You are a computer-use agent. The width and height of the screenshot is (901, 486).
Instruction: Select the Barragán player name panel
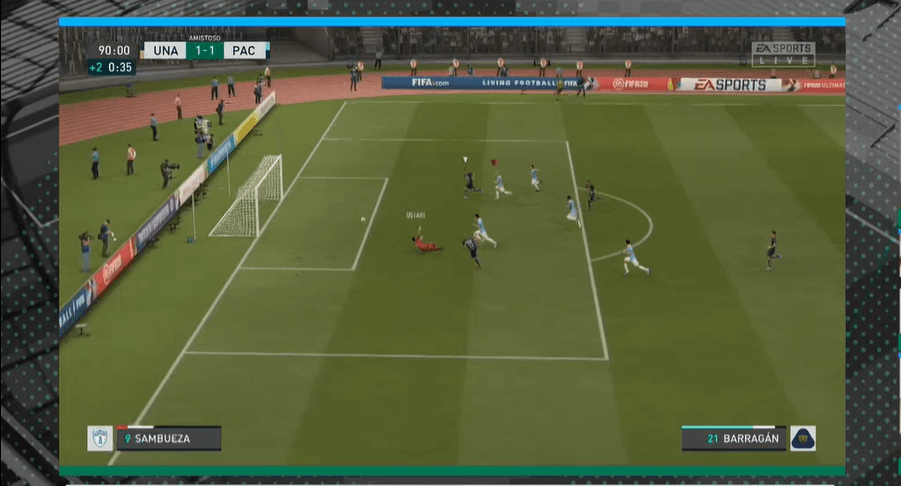coord(733,438)
